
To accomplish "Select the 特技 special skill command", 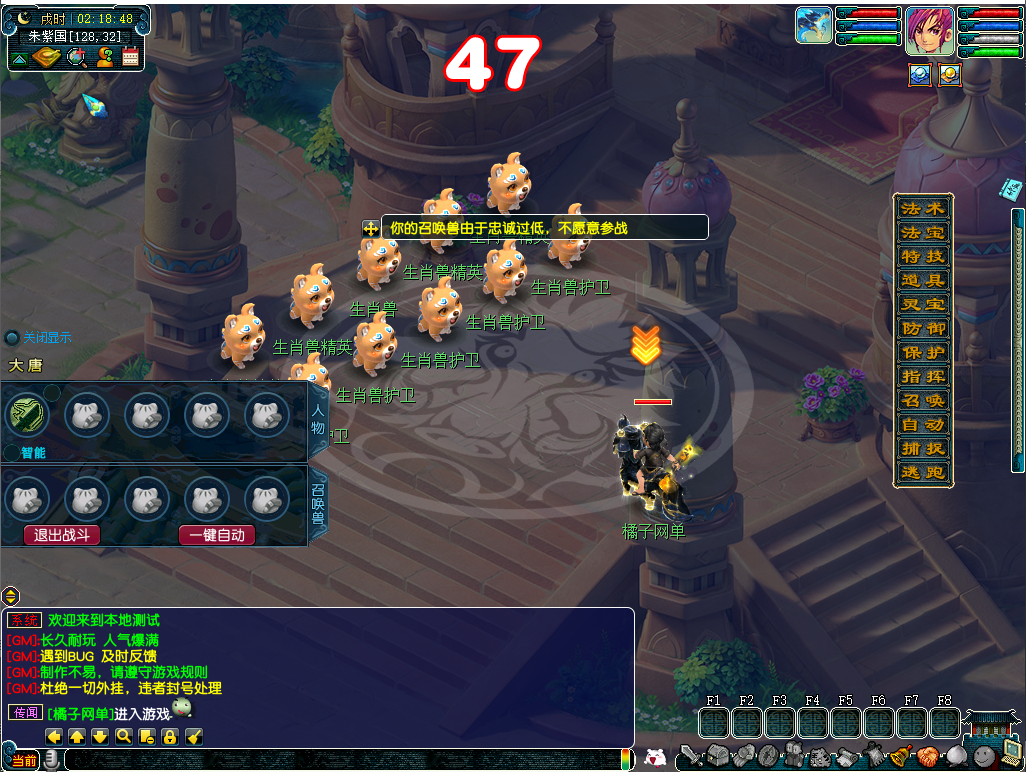I will (x=922, y=257).
